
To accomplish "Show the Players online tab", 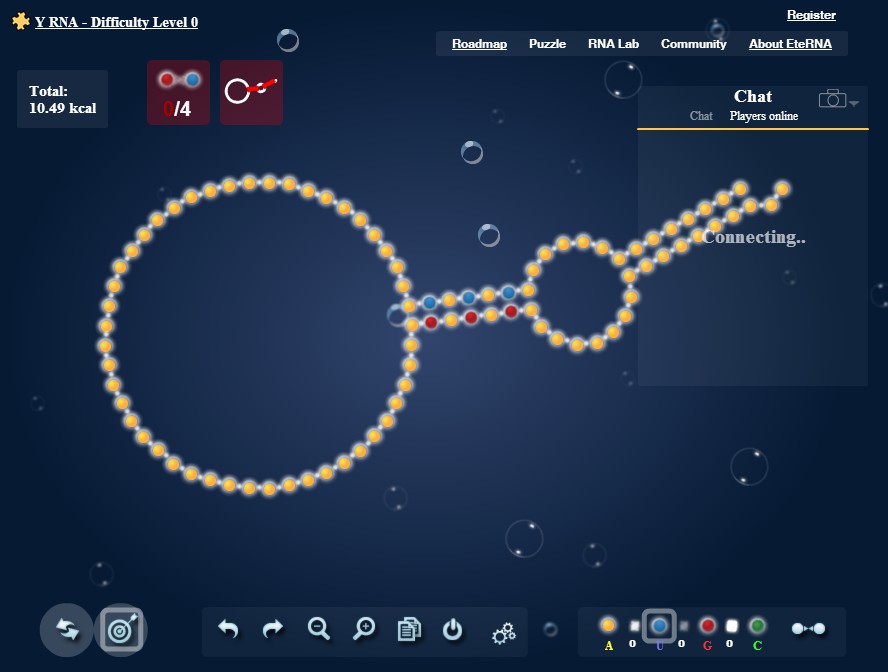I will coord(764,116).
